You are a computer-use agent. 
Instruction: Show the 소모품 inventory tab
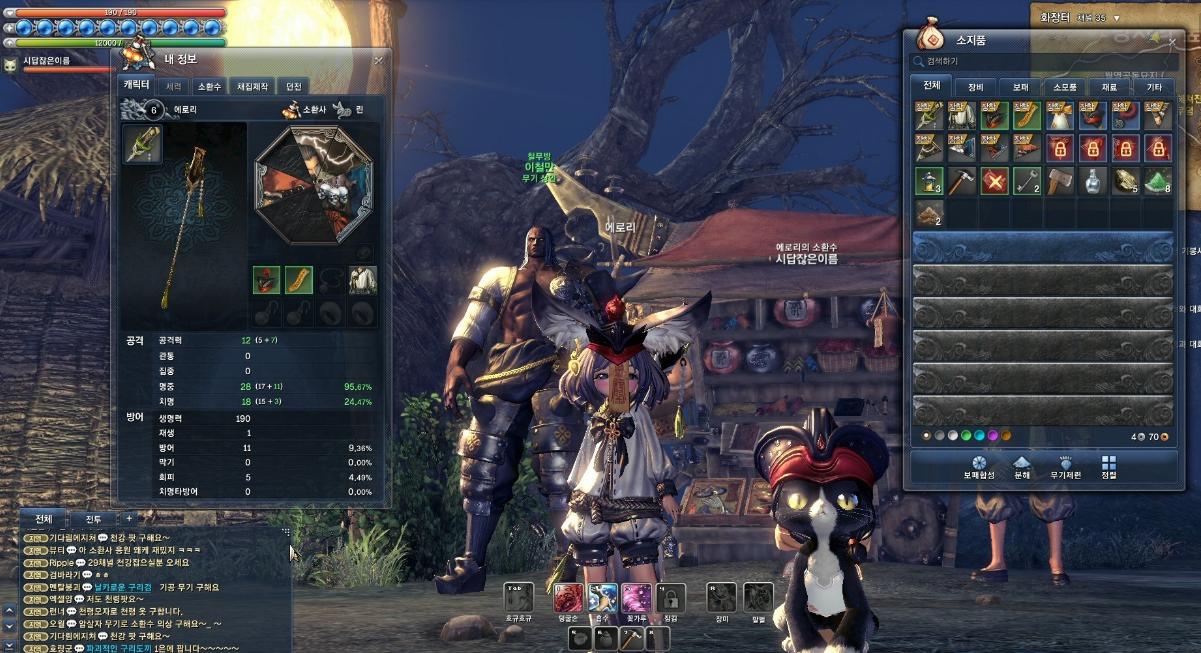[x=1064, y=87]
